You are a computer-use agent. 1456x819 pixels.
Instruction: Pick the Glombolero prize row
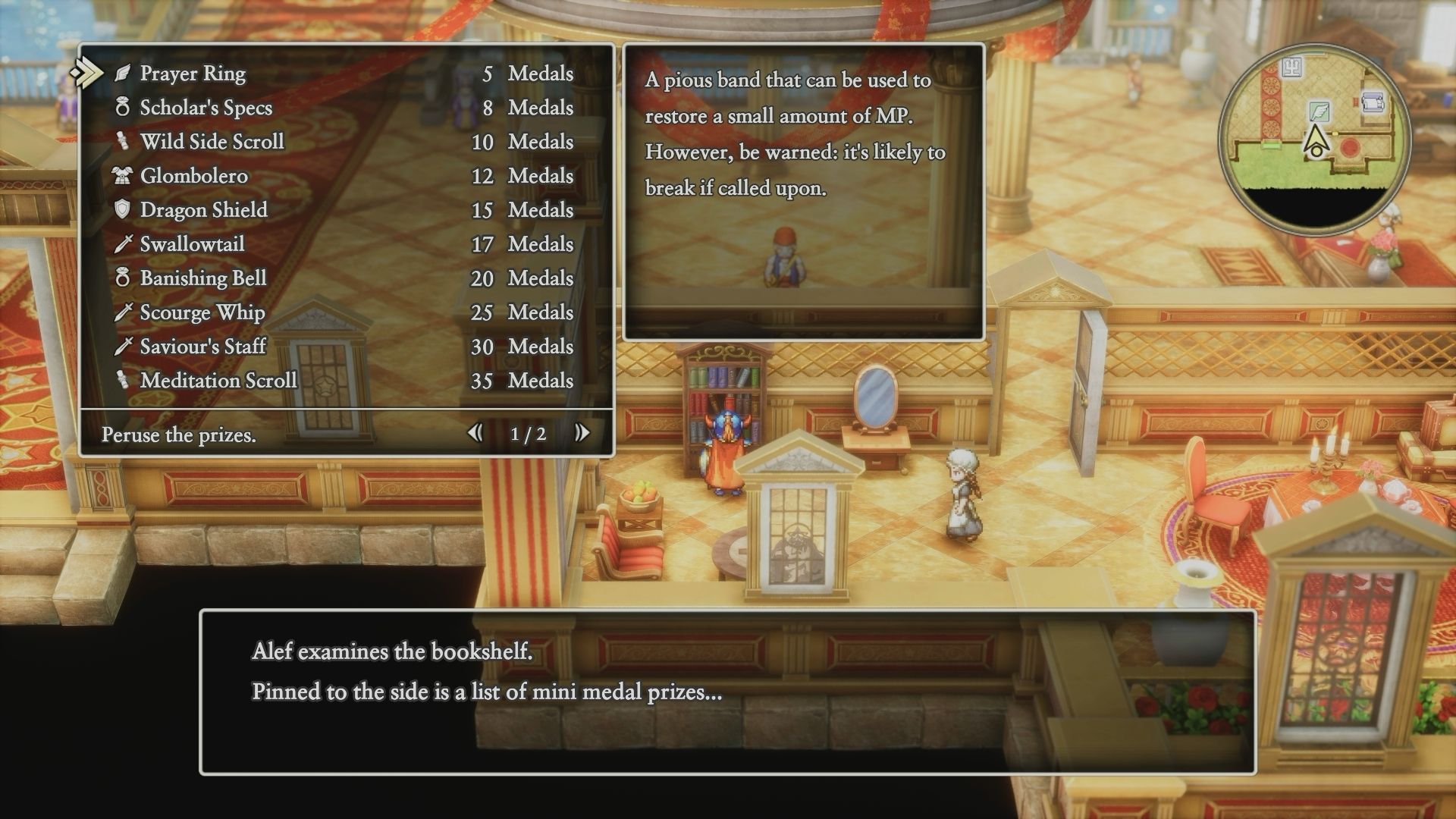(193, 176)
